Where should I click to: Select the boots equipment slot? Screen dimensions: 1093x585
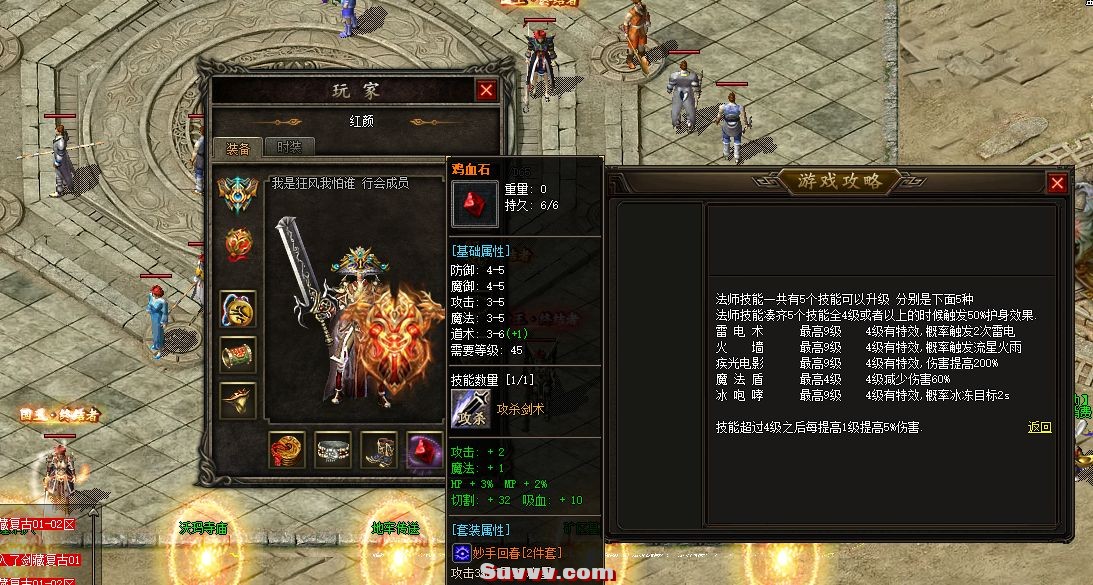coord(379,450)
